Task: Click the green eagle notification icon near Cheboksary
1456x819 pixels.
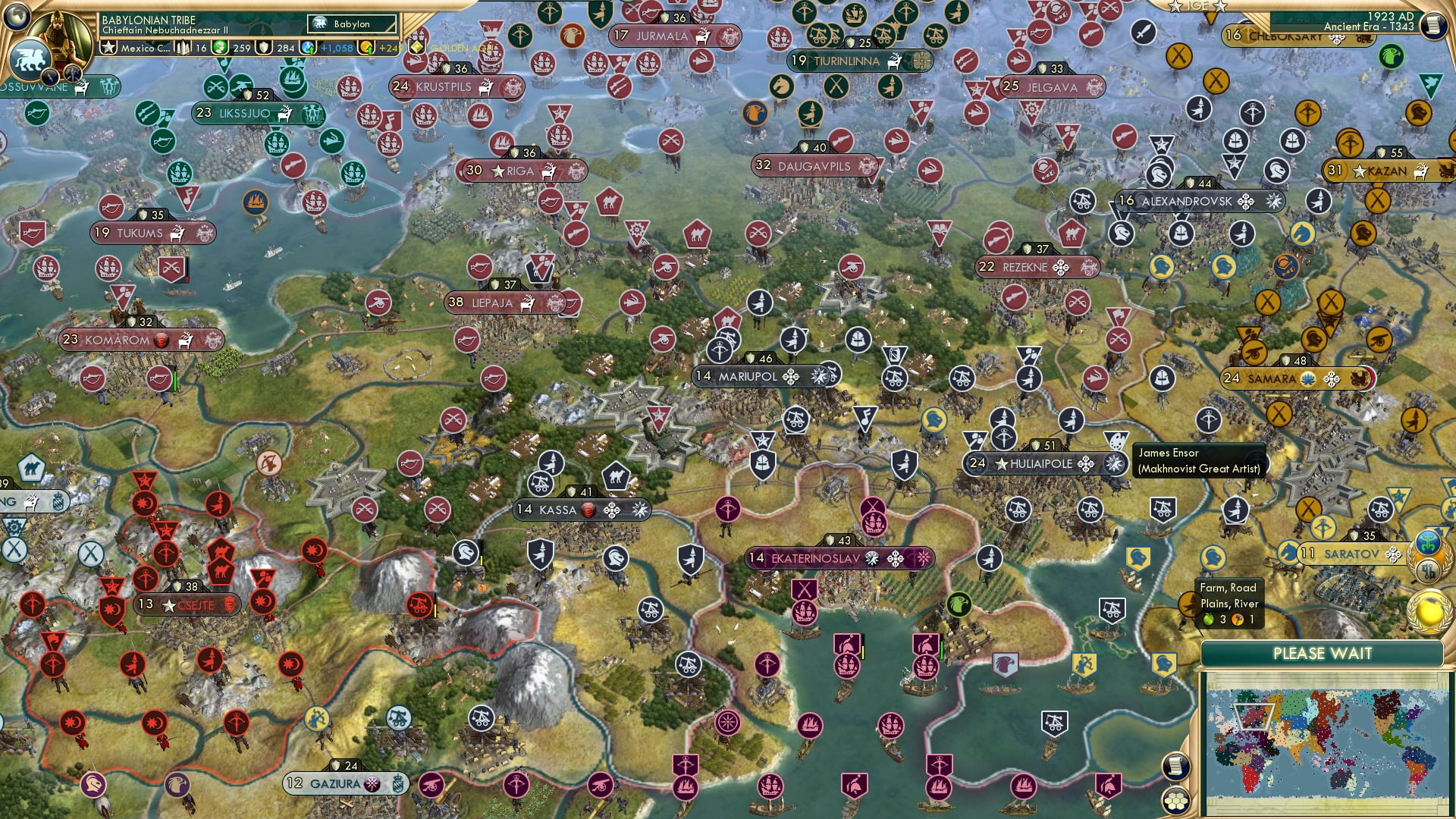Action: coord(1390,56)
